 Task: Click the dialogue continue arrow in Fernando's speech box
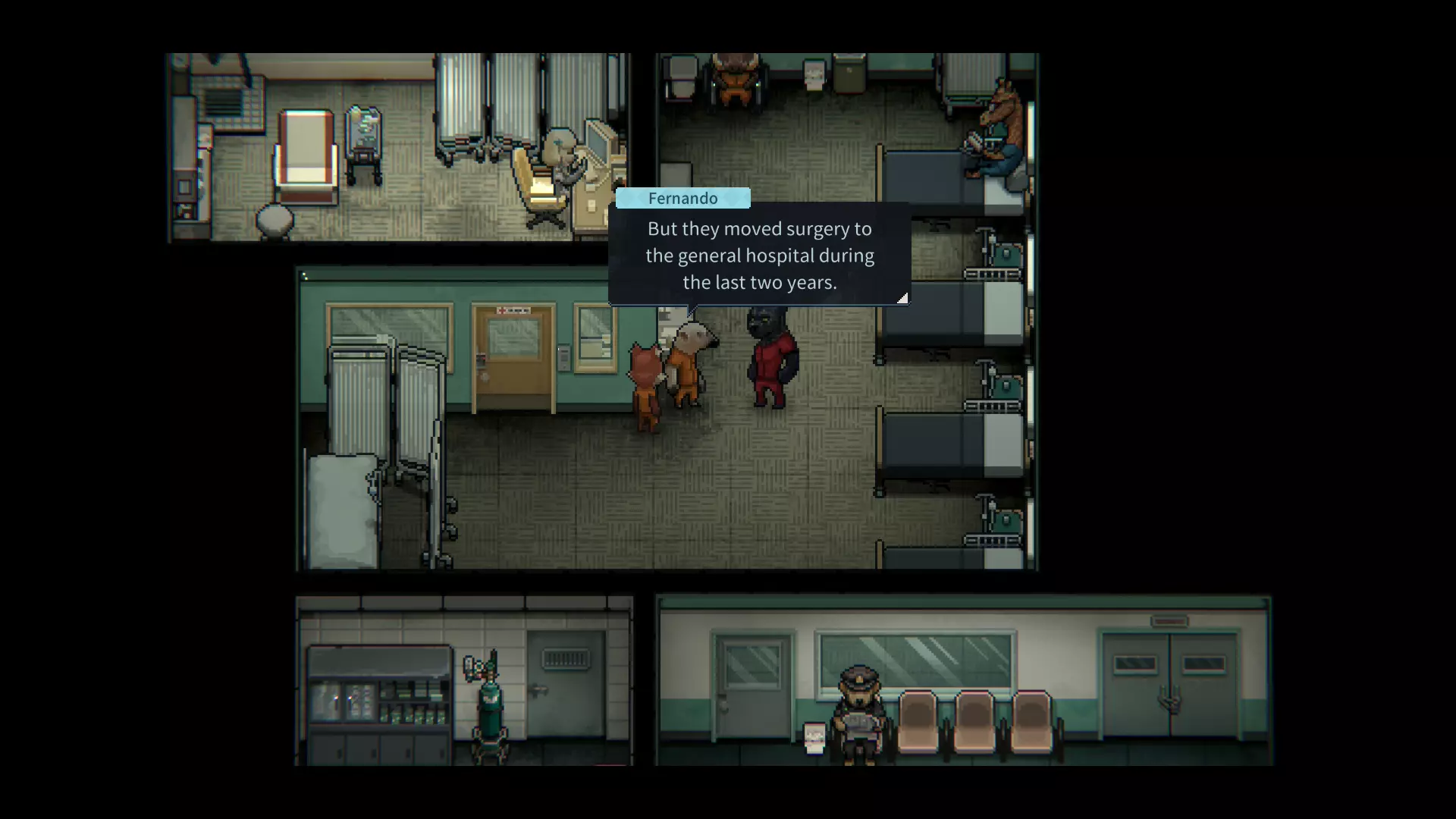click(x=902, y=298)
